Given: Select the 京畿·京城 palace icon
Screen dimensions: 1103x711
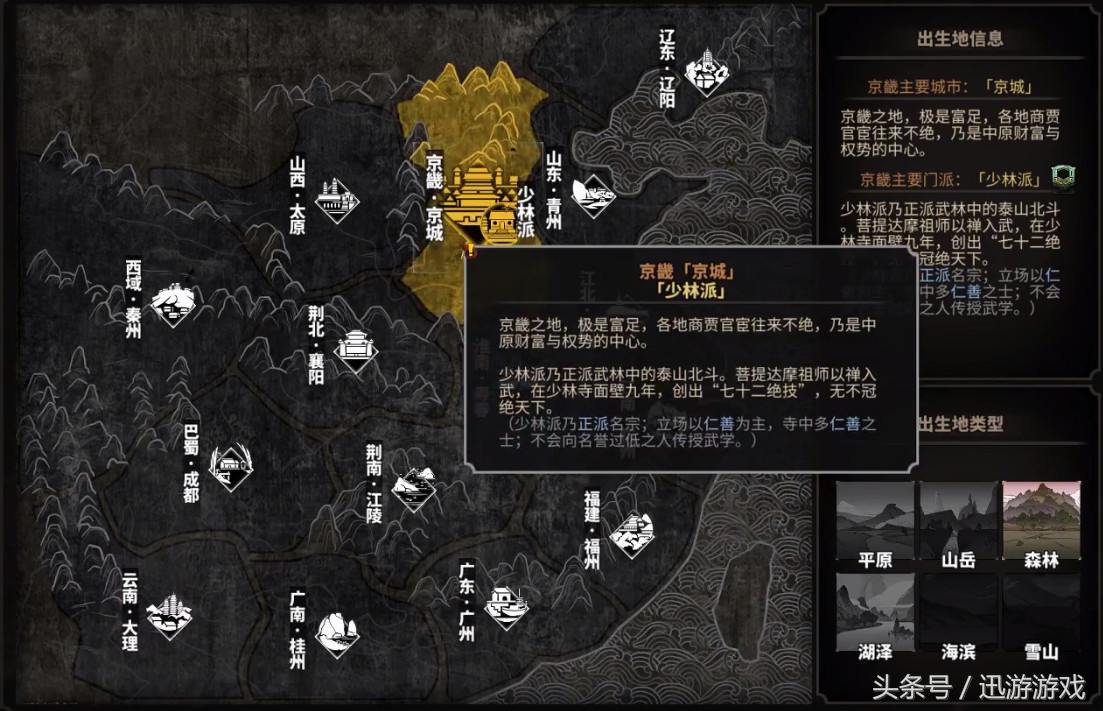Looking at the screenshot, I should [x=472, y=196].
